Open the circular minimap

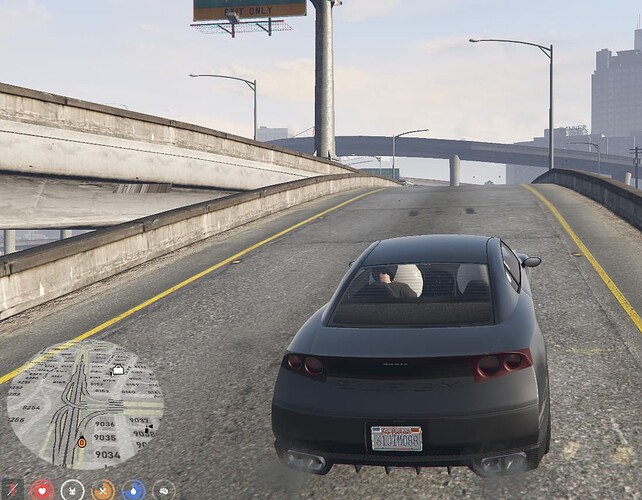point(85,405)
